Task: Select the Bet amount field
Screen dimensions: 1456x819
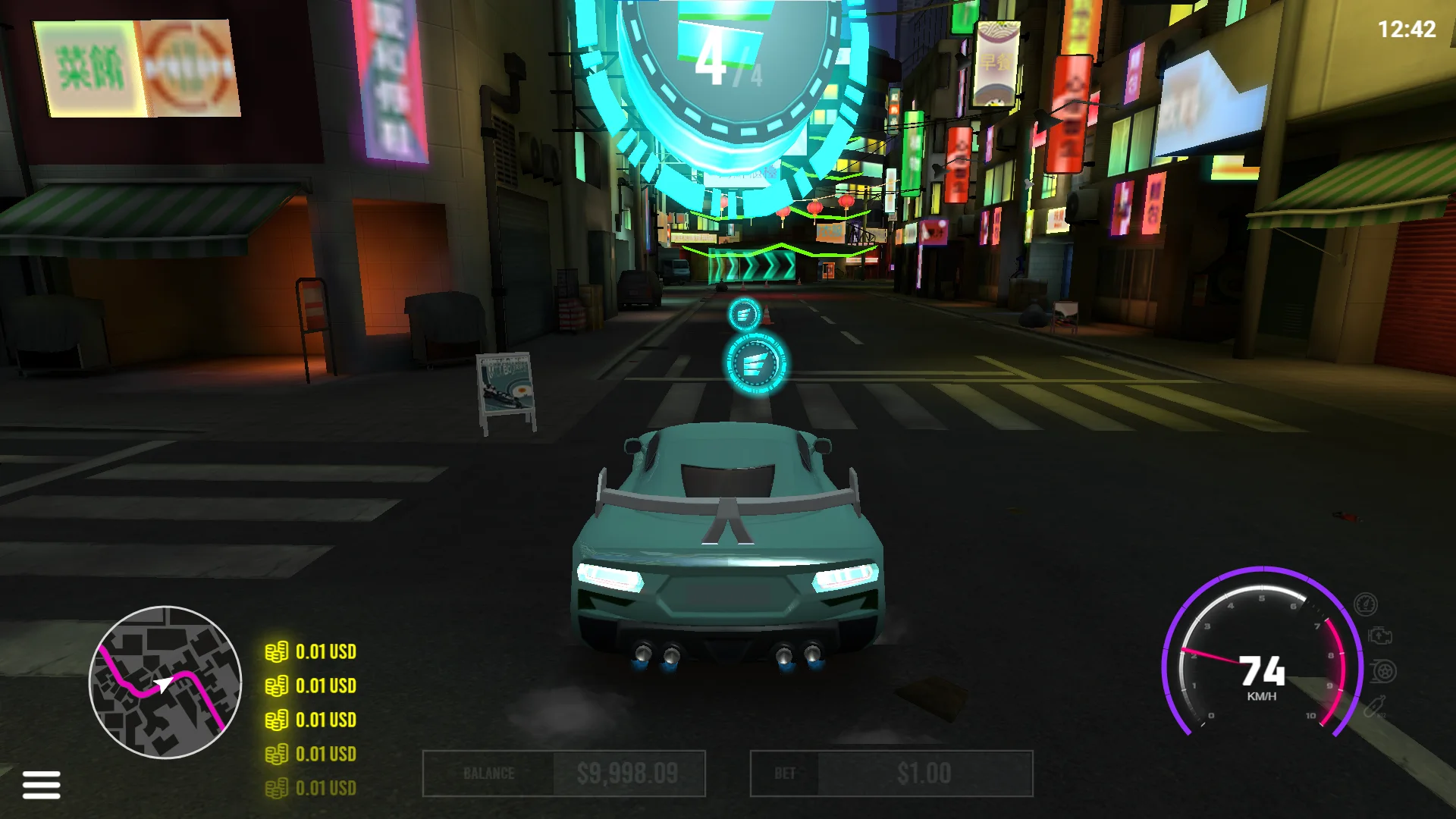Action: point(891,773)
